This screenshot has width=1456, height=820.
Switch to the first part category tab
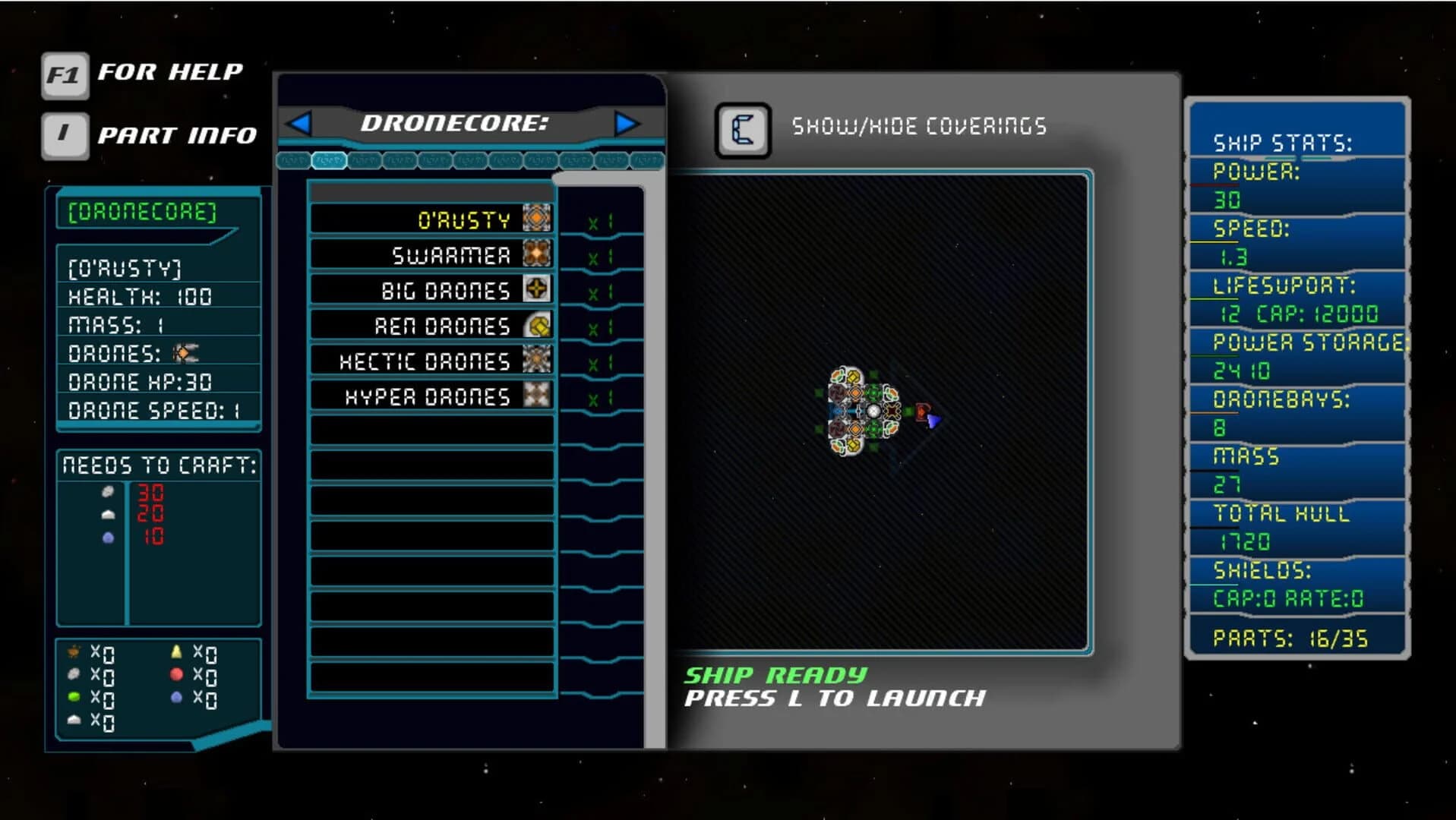click(295, 160)
